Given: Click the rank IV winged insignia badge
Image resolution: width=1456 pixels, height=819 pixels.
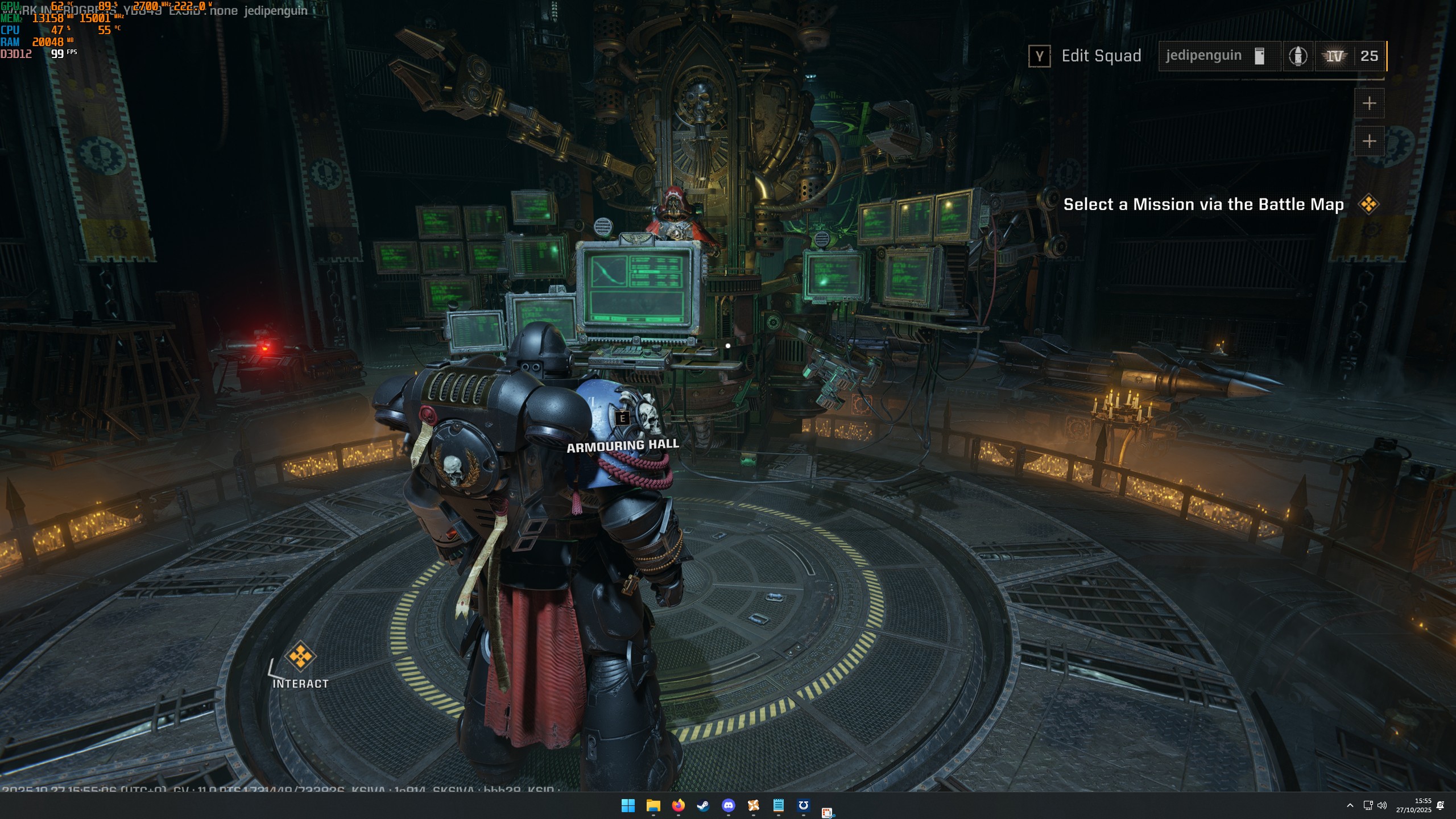Looking at the screenshot, I should coord(1336,56).
